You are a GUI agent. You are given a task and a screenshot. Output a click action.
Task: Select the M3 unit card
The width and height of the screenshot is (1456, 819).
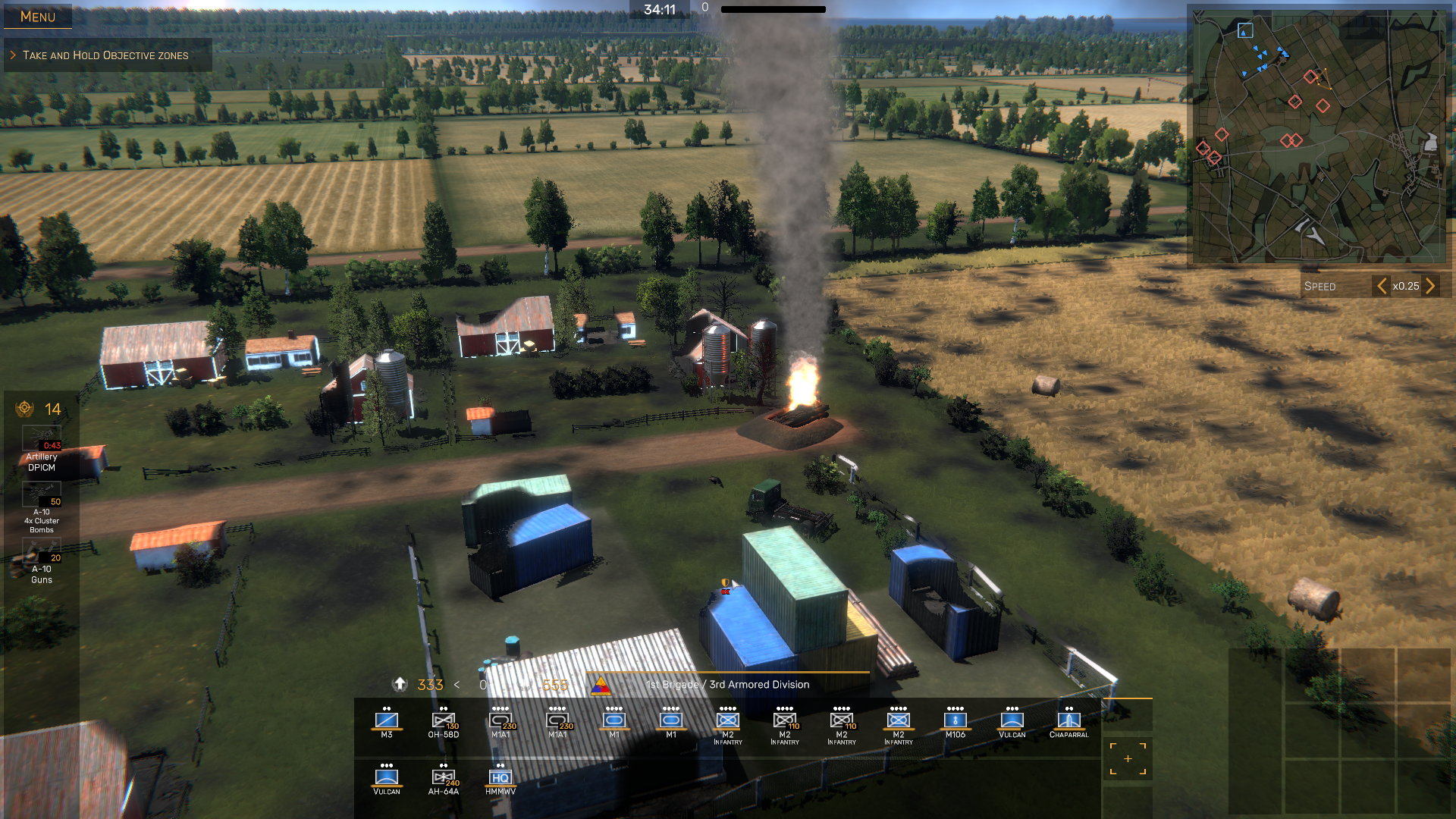(x=387, y=722)
